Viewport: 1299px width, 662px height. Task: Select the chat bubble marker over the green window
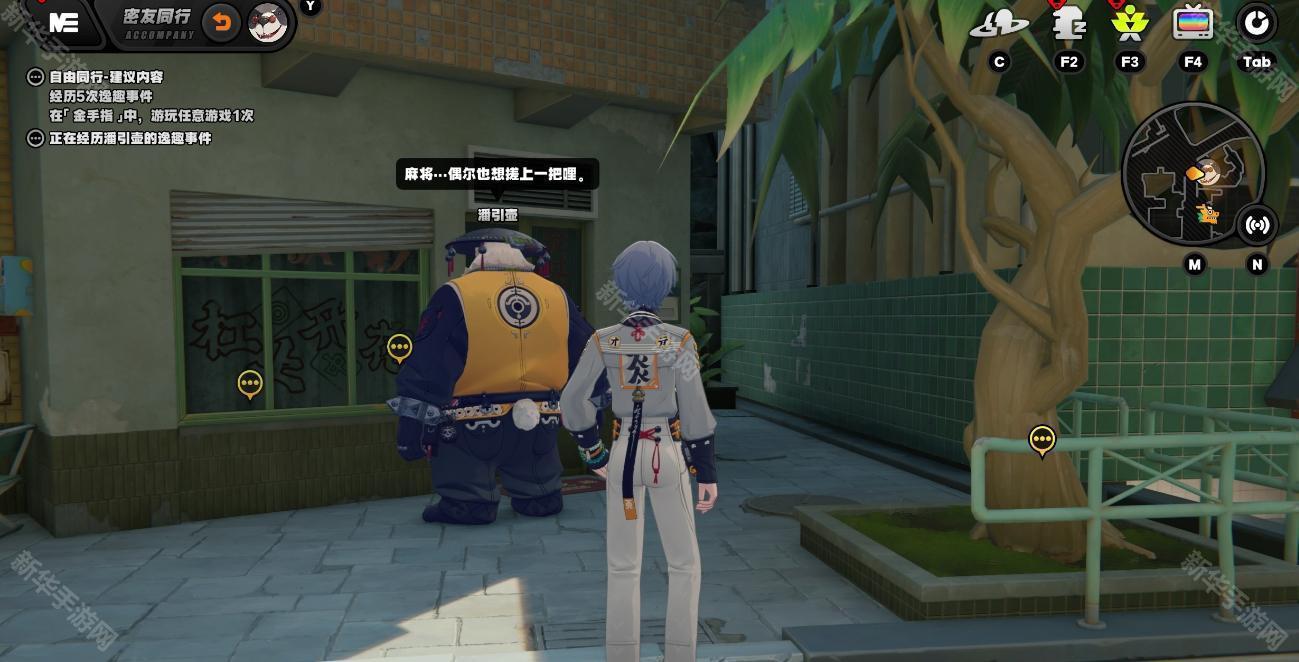250,383
